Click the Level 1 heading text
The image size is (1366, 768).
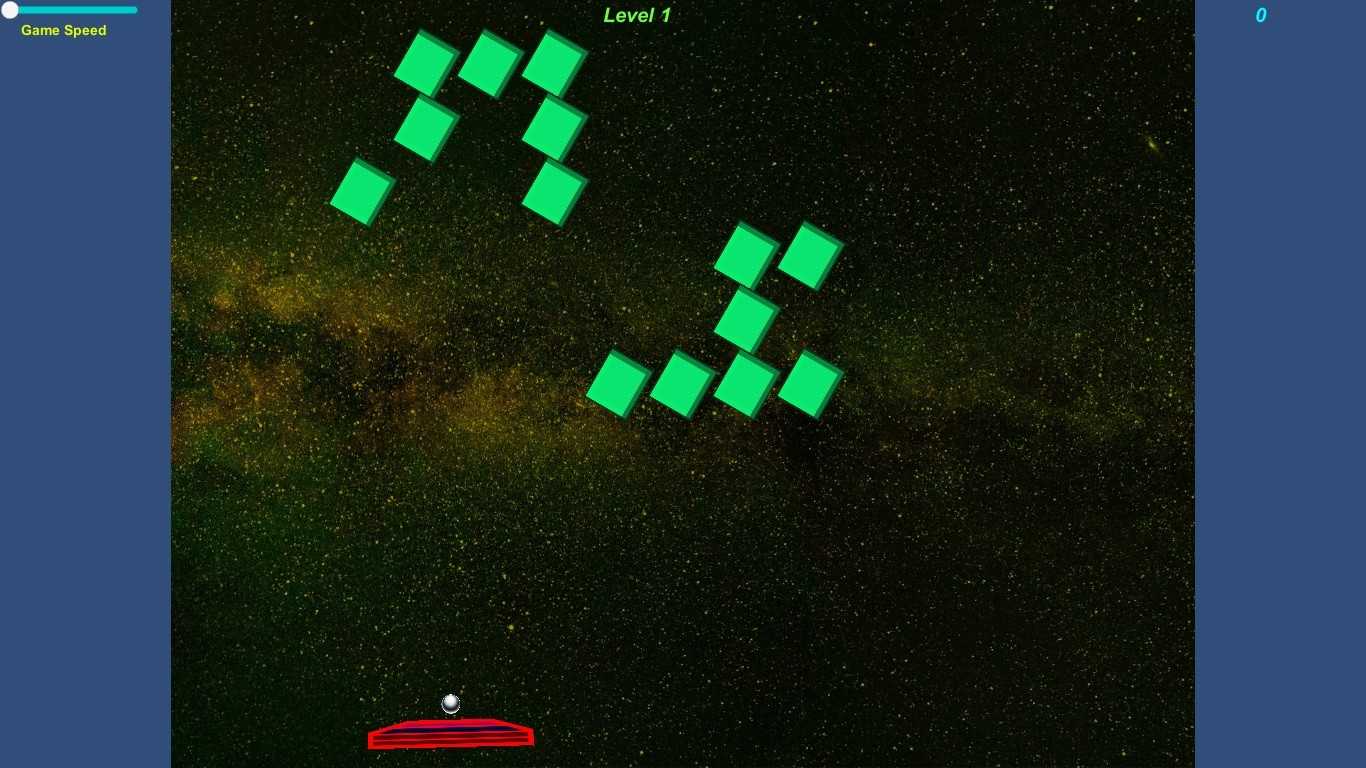[636, 15]
